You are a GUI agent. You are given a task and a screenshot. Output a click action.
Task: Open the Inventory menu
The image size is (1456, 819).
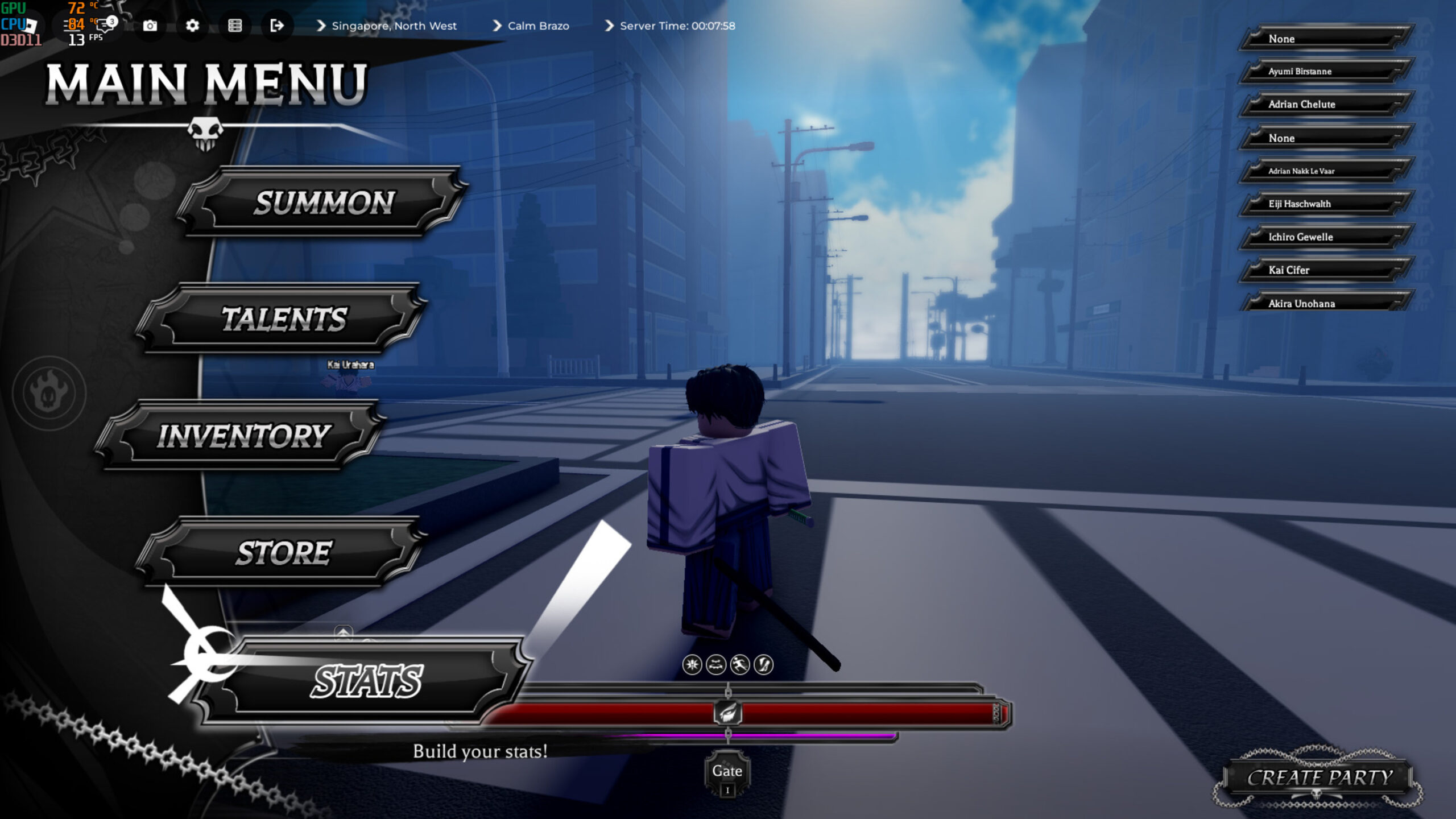point(243,436)
